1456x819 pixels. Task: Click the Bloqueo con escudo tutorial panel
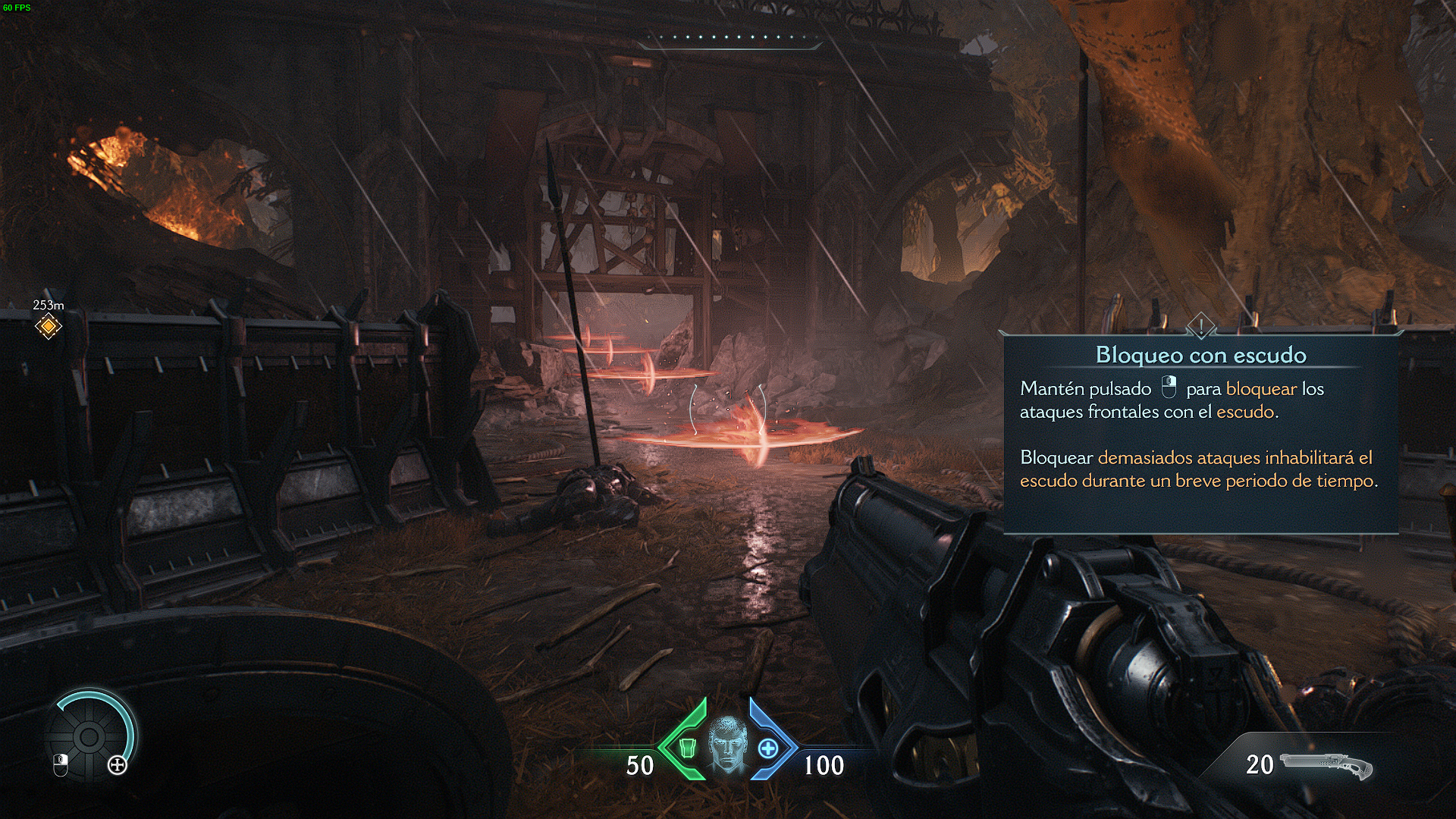[x=1200, y=432]
